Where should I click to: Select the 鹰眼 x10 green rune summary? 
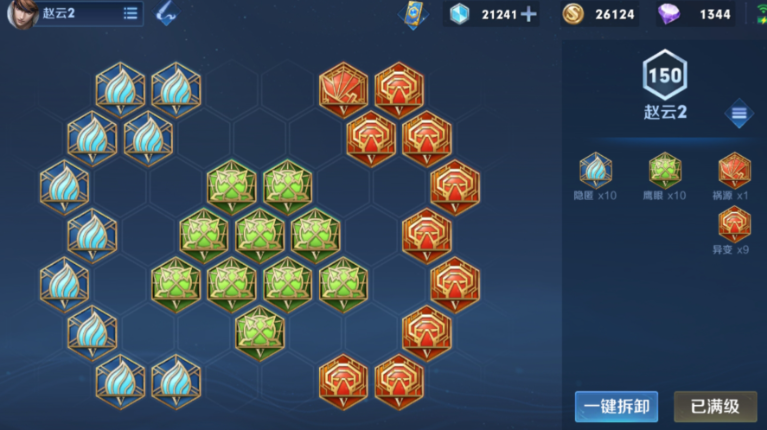click(x=665, y=171)
